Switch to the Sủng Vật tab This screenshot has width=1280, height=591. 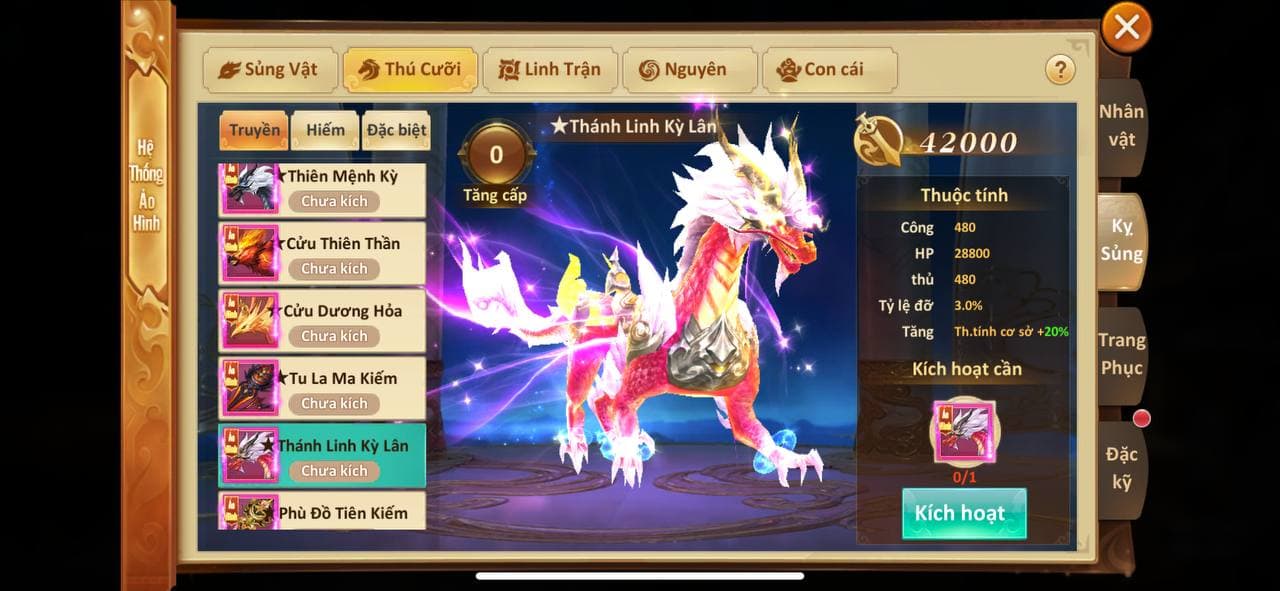point(269,70)
